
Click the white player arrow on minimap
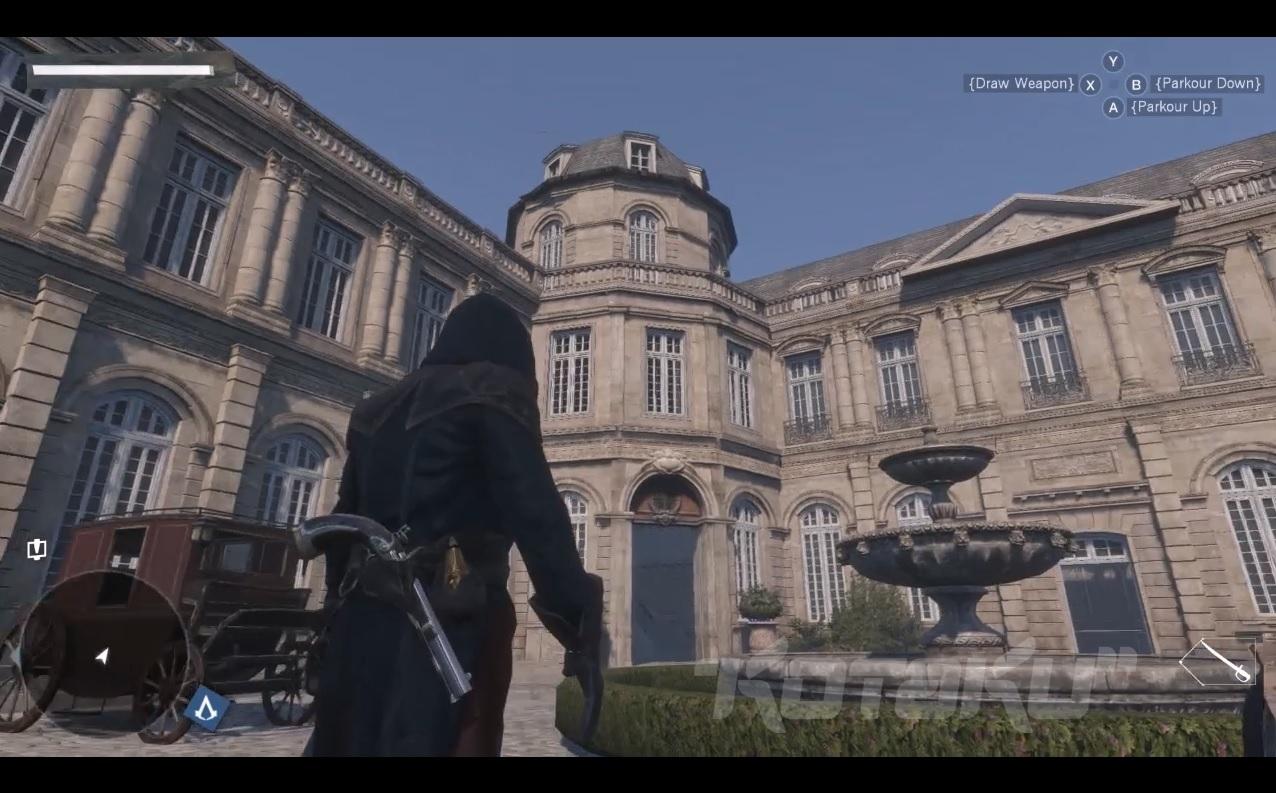102,655
